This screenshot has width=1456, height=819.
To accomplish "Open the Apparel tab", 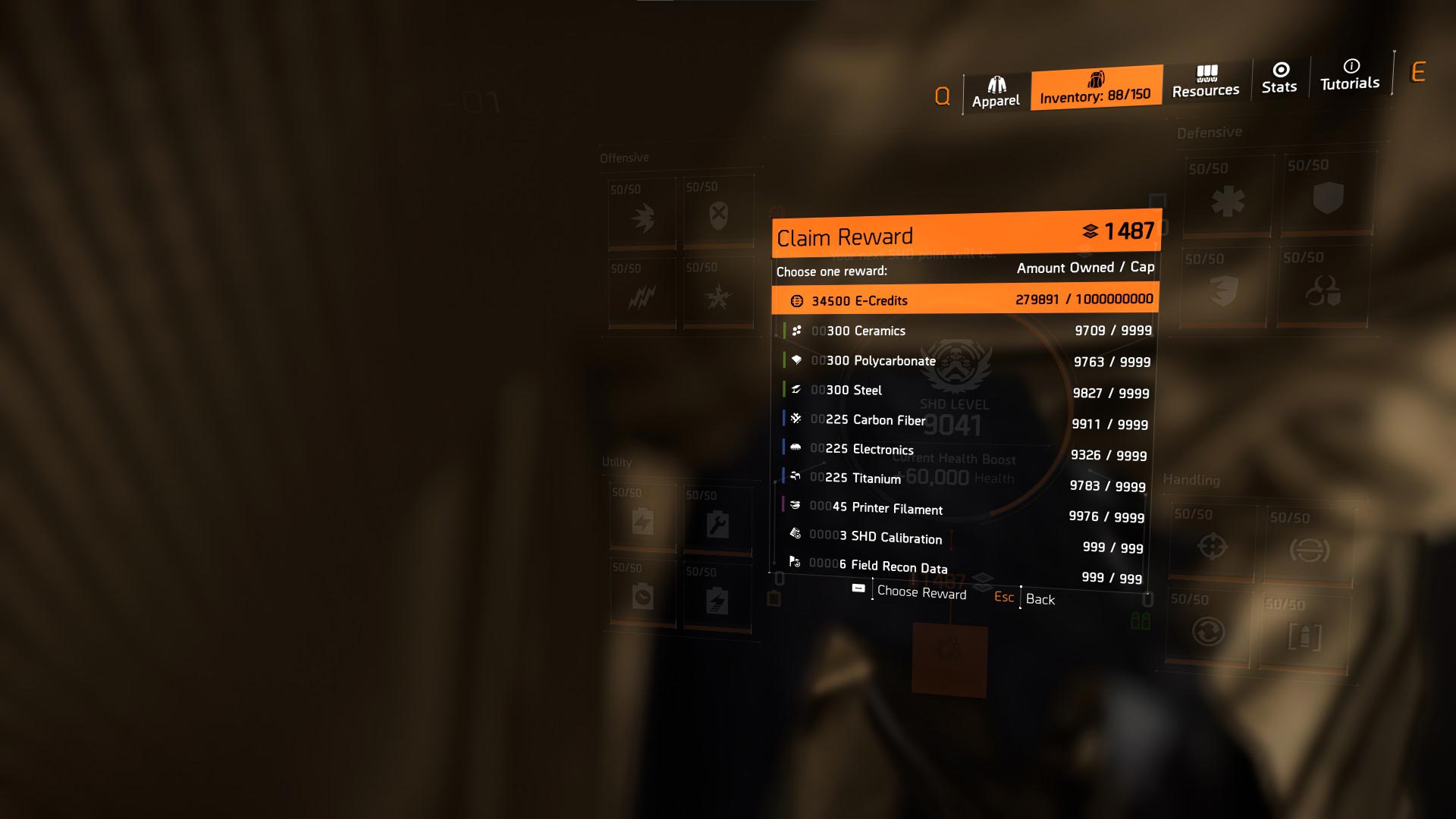I will (x=996, y=93).
